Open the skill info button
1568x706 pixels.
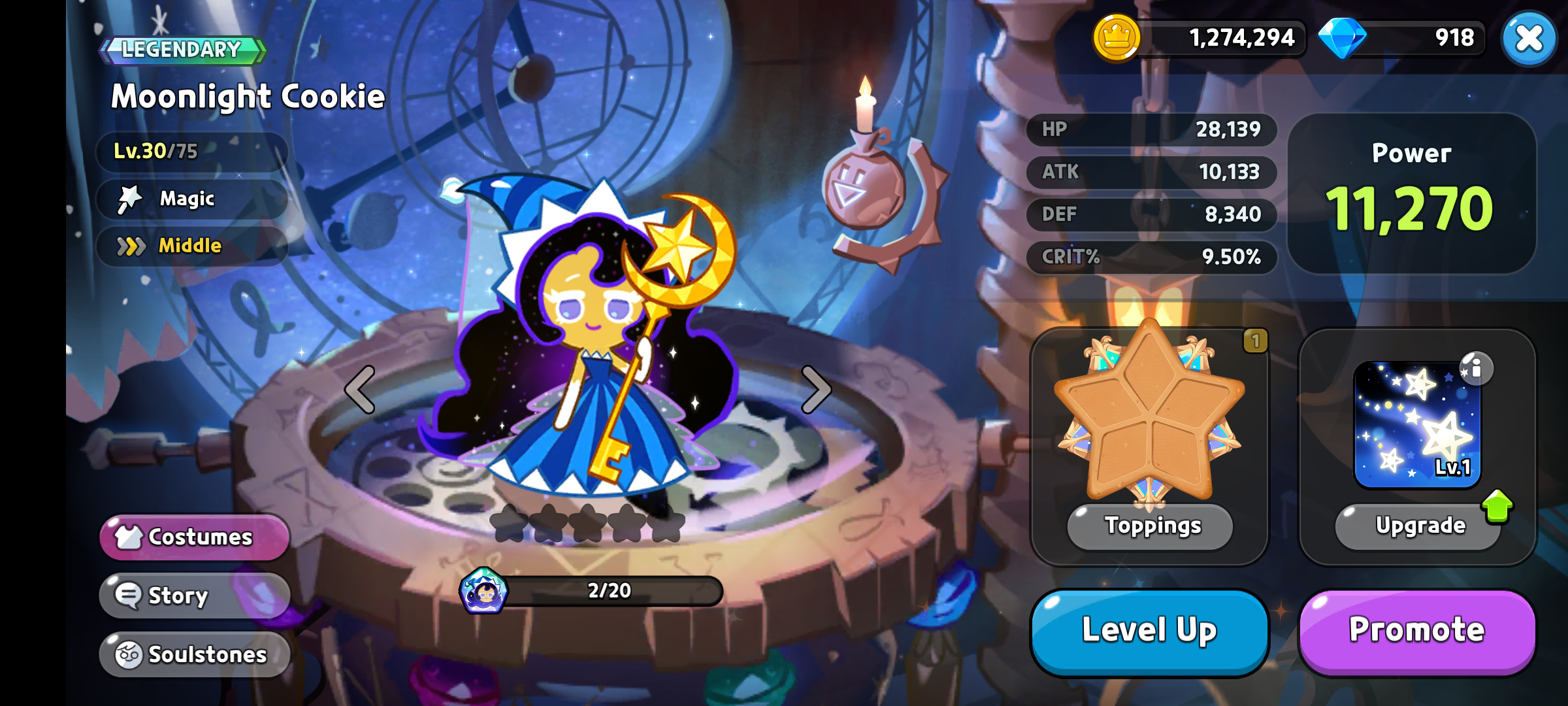tap(1476, 369)
